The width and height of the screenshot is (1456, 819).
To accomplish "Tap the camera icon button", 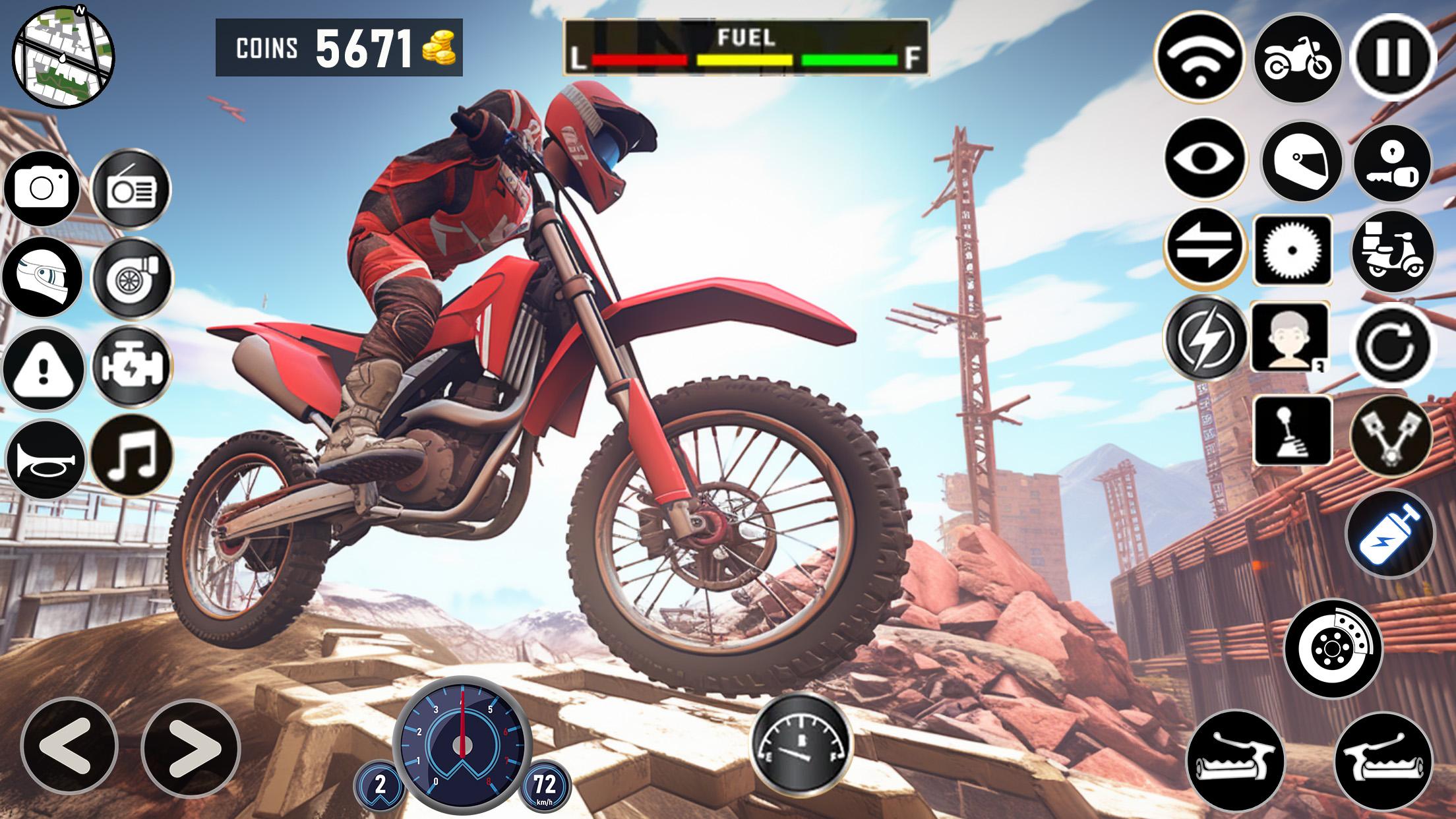I will [x=42, y=189].
